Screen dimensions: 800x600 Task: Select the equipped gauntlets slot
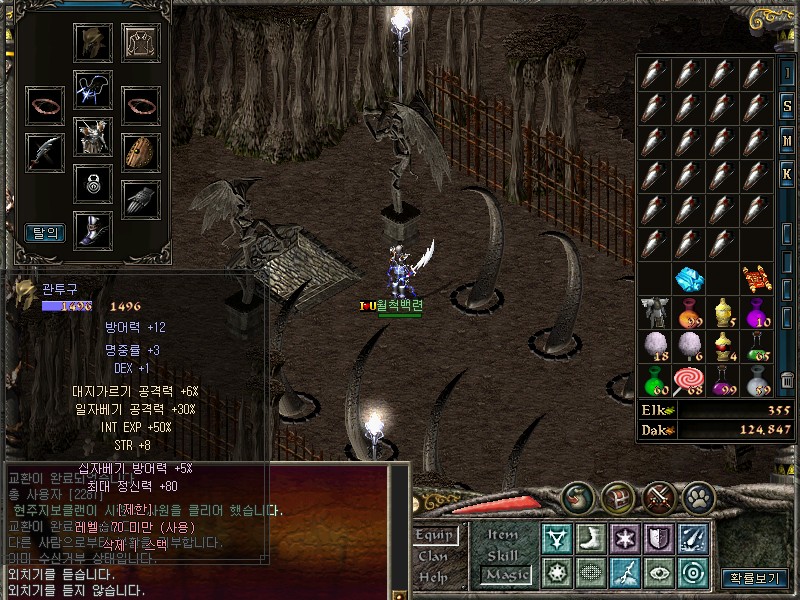(141, 199)
